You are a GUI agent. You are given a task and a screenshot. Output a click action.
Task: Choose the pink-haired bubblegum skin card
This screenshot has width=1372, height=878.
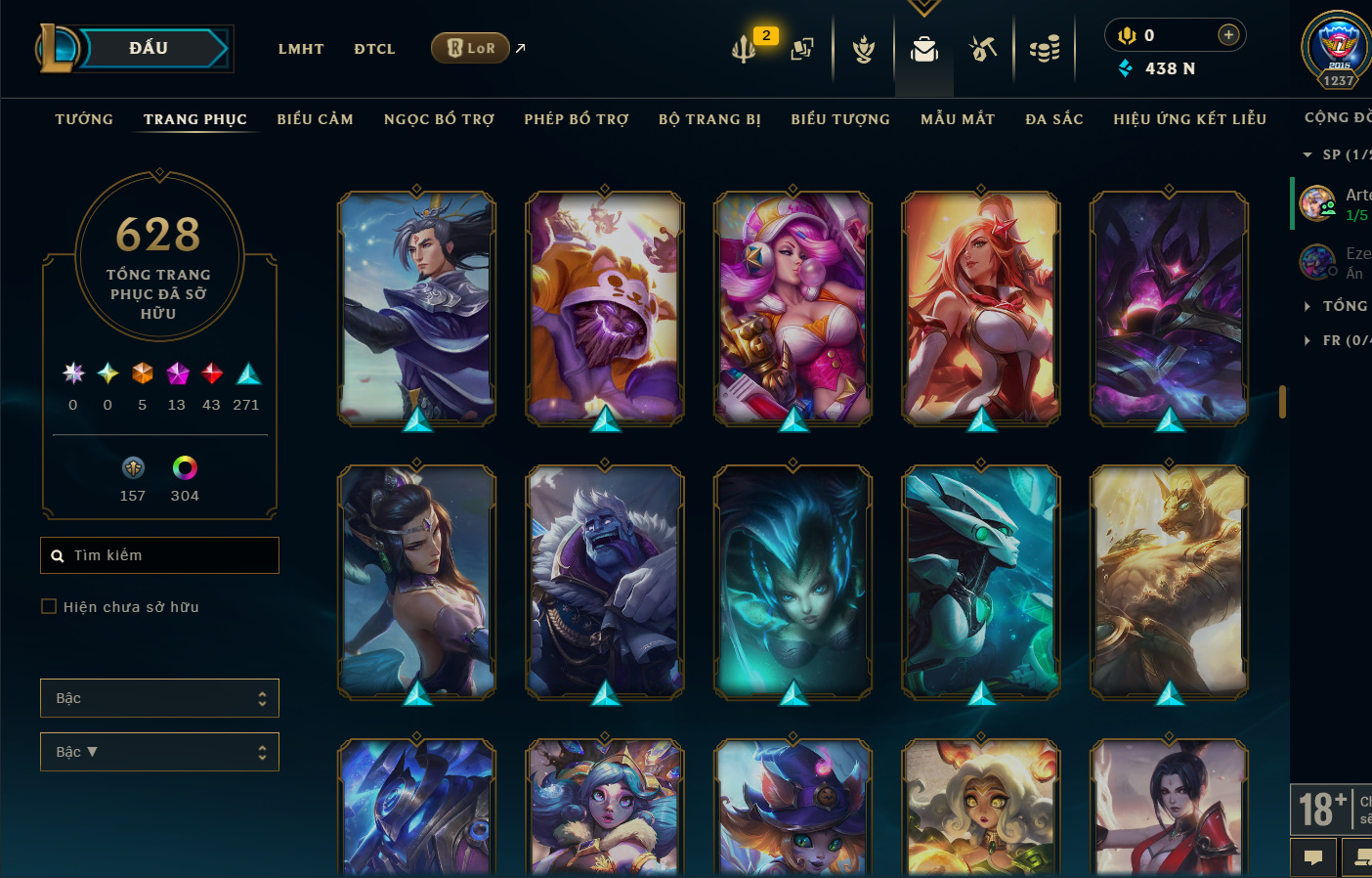pyautogui.click(x=793, y=307)
